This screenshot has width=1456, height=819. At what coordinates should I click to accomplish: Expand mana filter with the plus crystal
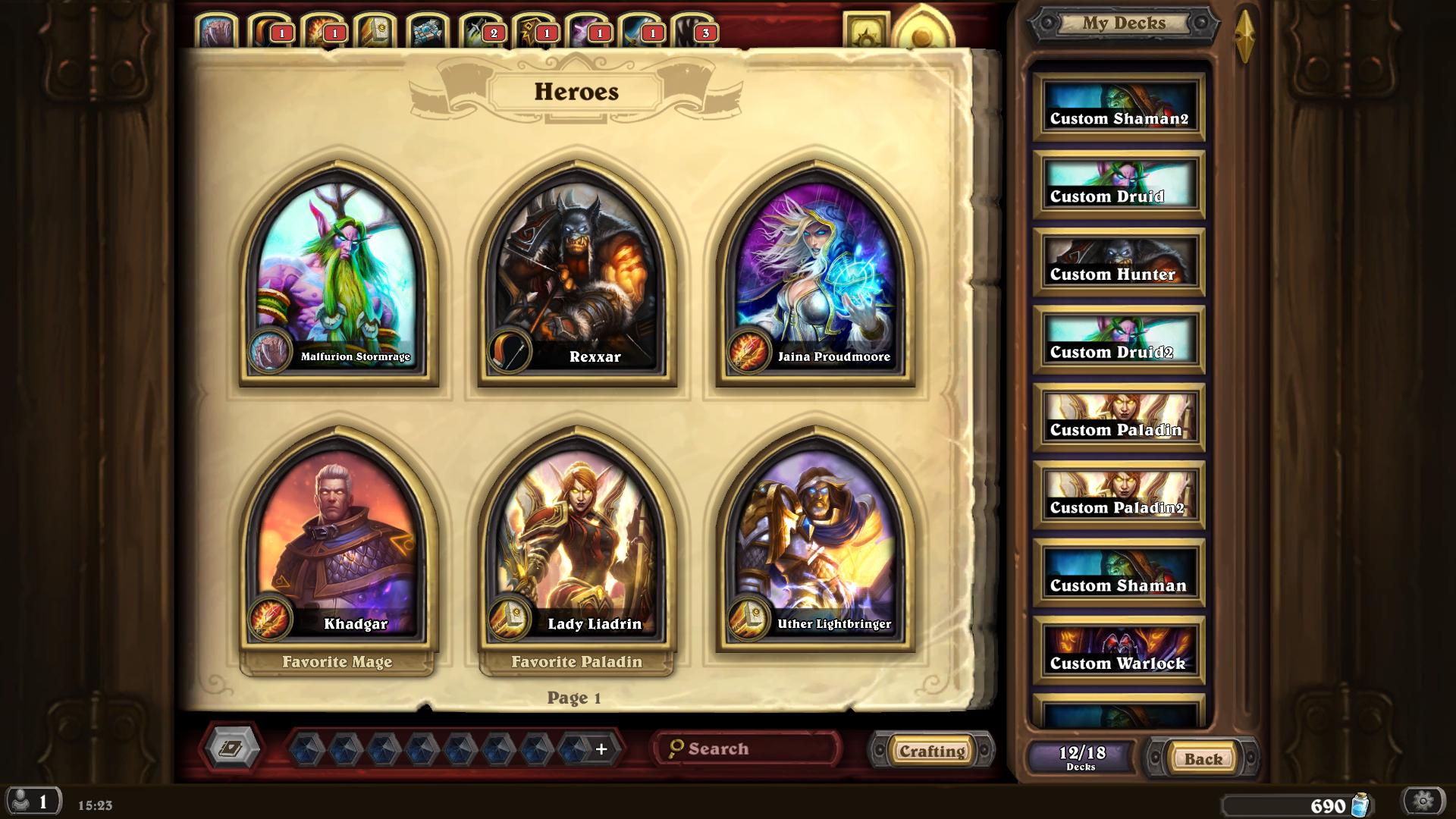tap(601, 749)
